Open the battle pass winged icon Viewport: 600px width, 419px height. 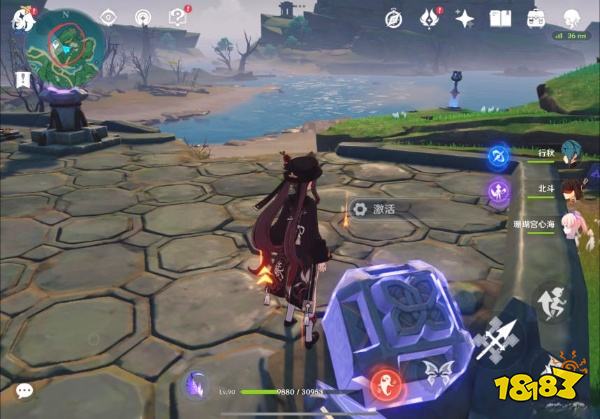[430, 18]
